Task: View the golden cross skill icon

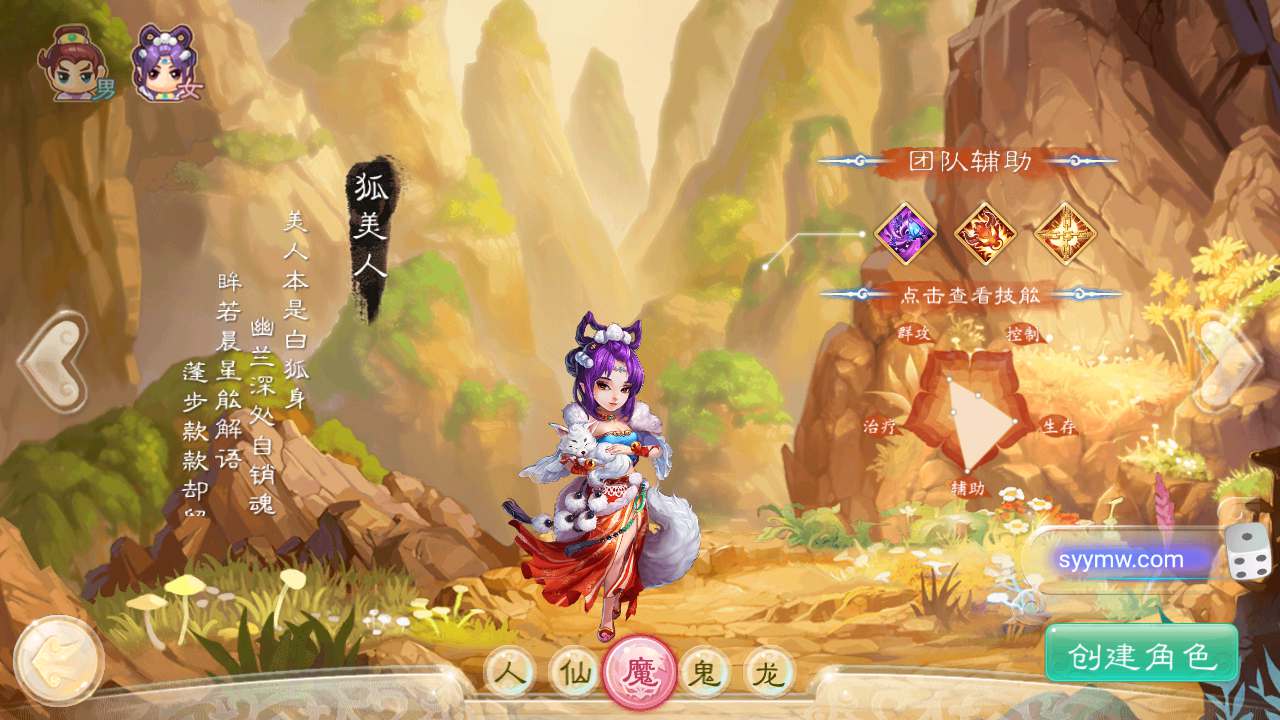Action: (1065, 234)
